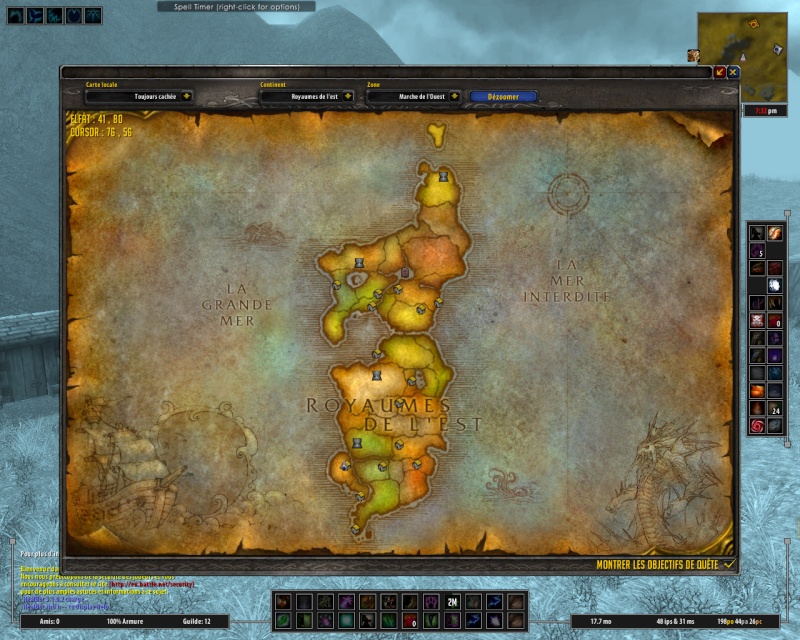Viewport: 800px width, 640px height.
Task: Open the Zone dropdown
Action: pyautogui.click(x=455, y=97)
